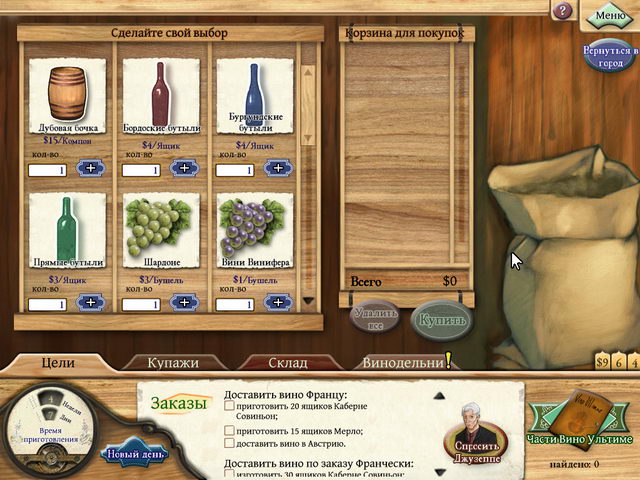The height and width of the screenshot is (480, 640).
Task: Select the blue Бургундские бутылки bottle
Action: [x=255, y=94]
